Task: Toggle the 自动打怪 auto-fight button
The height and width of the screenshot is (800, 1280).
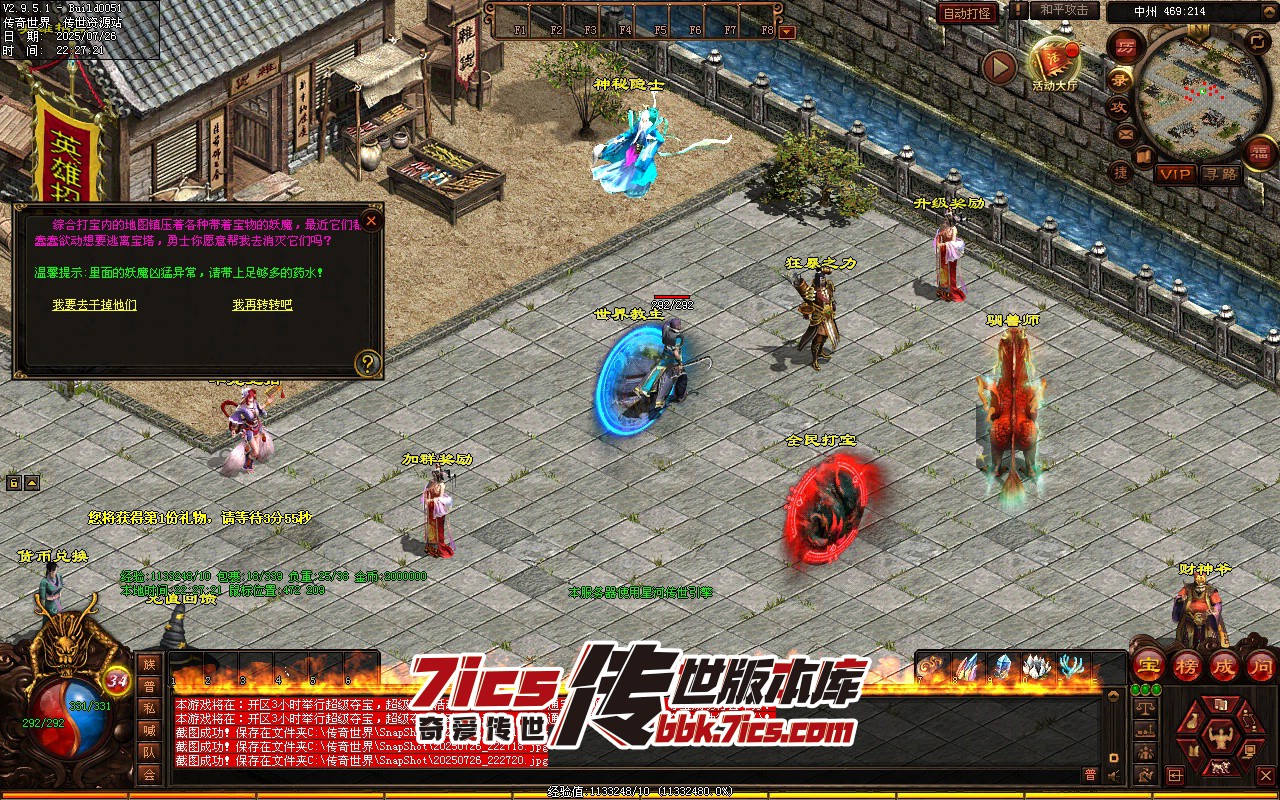Action: pos(967,13)
